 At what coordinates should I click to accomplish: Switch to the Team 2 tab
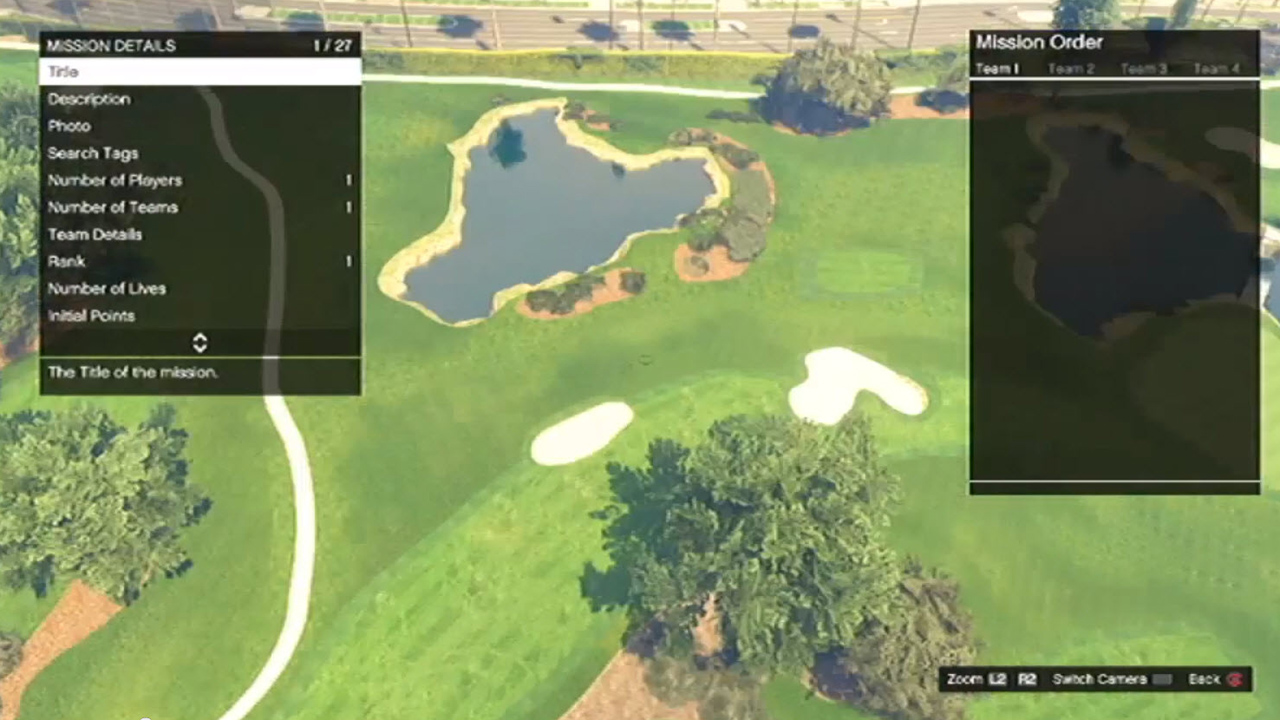[1071, 69]
